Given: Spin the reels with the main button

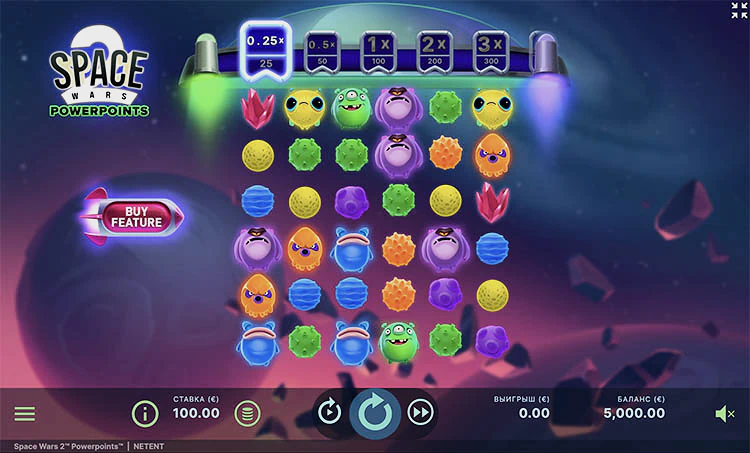Looking at the screenshot, I should [x=375, y=412].
